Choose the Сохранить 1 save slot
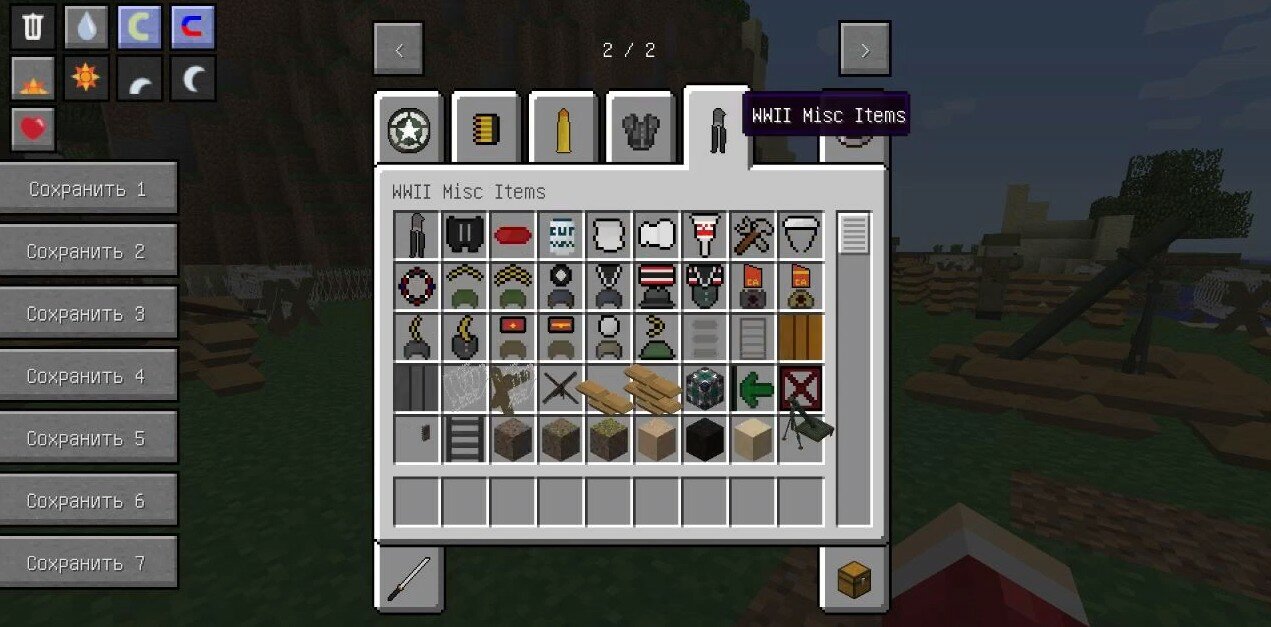Image resolution: width=1271 pixels, height=627 pixels. 88,189
